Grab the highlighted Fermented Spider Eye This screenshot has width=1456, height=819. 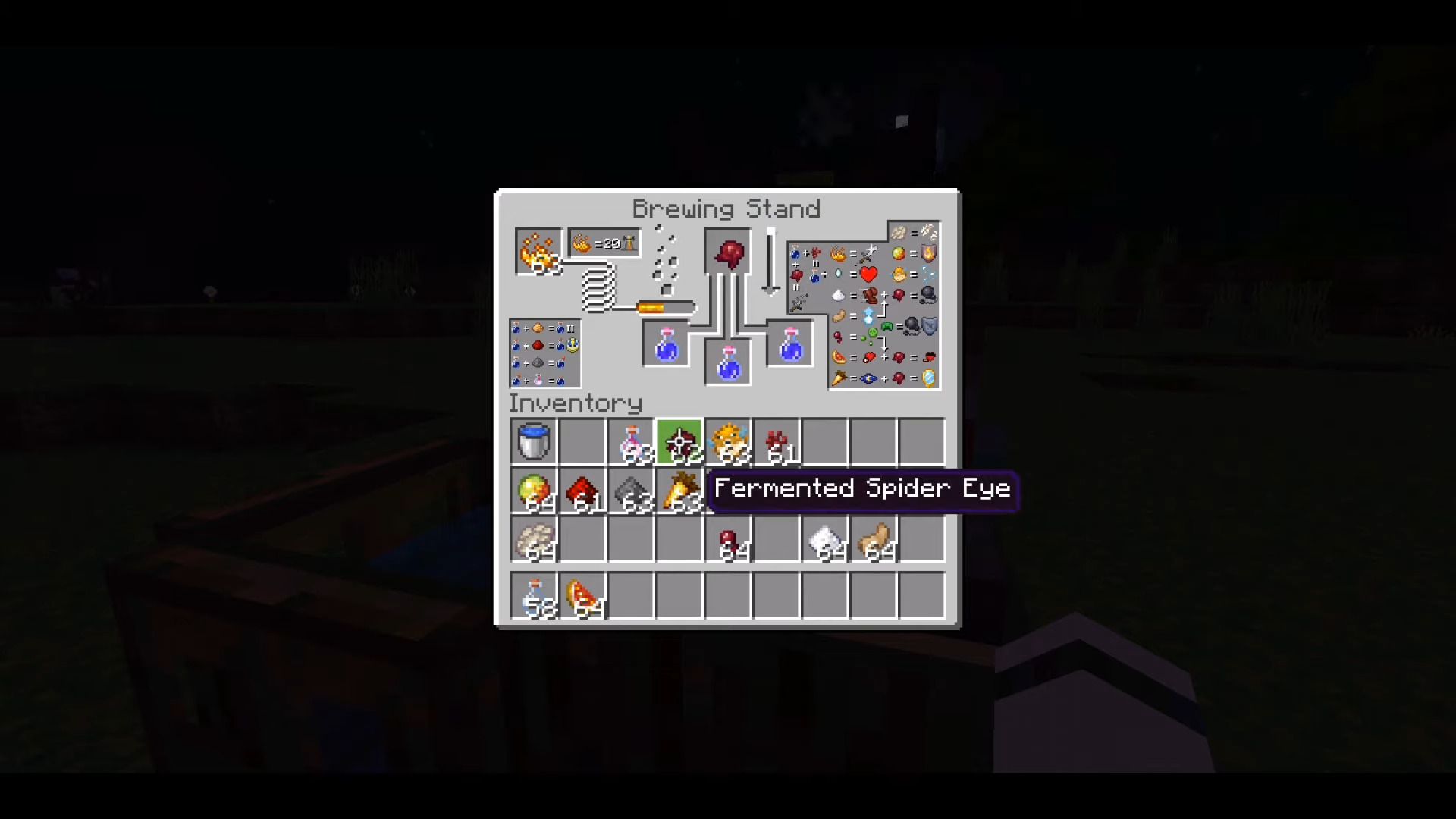pyautogui.click(x=680, y=442)
